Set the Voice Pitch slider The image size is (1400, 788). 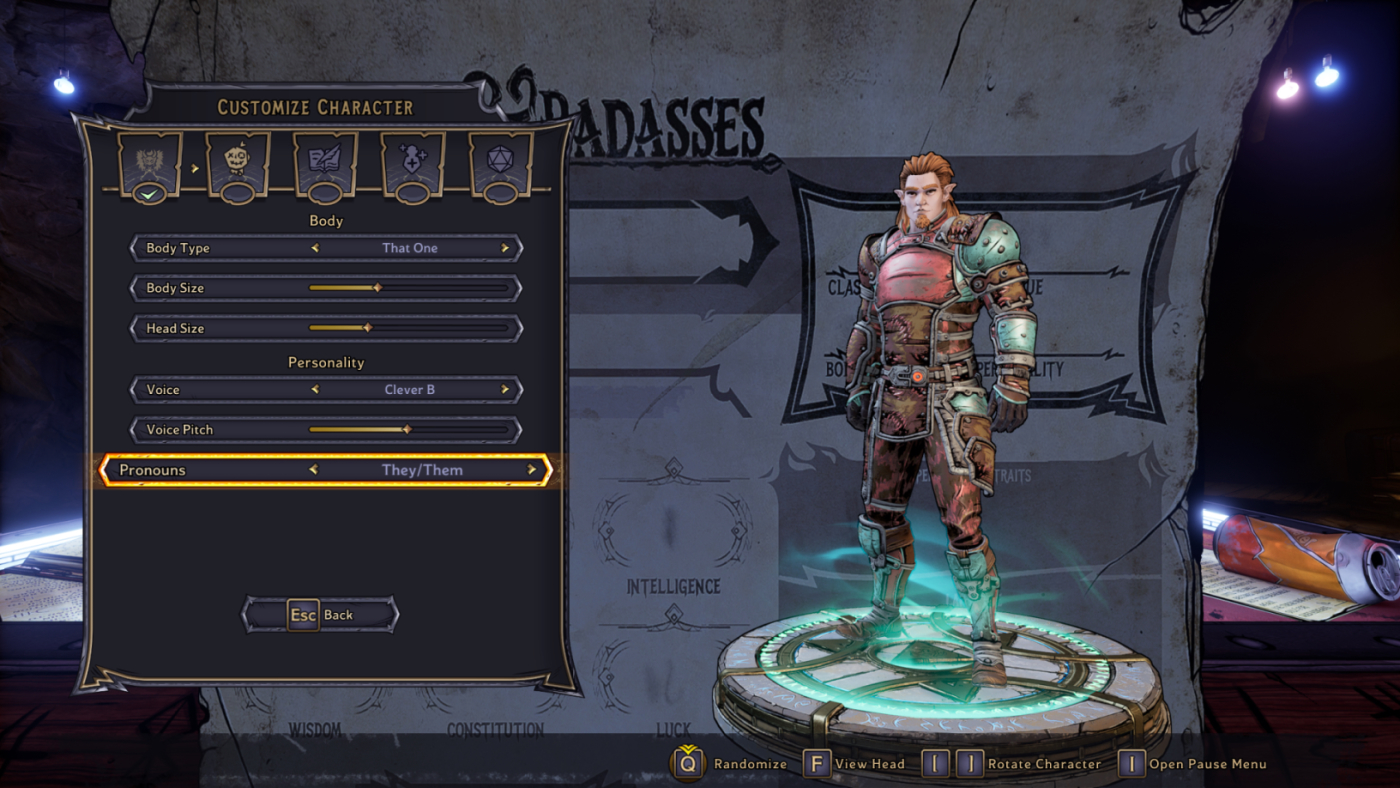point(406,430)
